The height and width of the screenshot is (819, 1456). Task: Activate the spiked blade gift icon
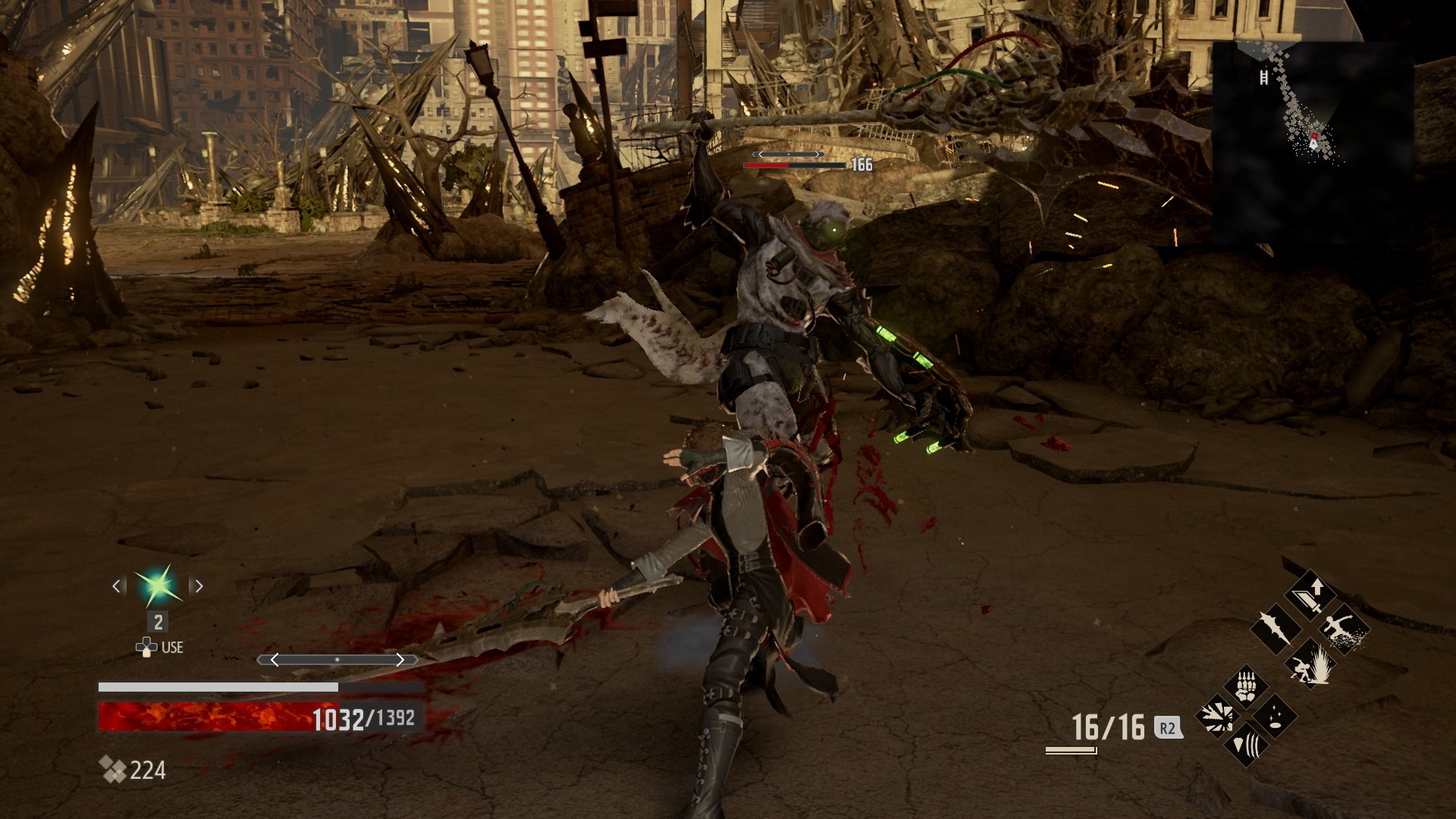(x=1276, y=629)
